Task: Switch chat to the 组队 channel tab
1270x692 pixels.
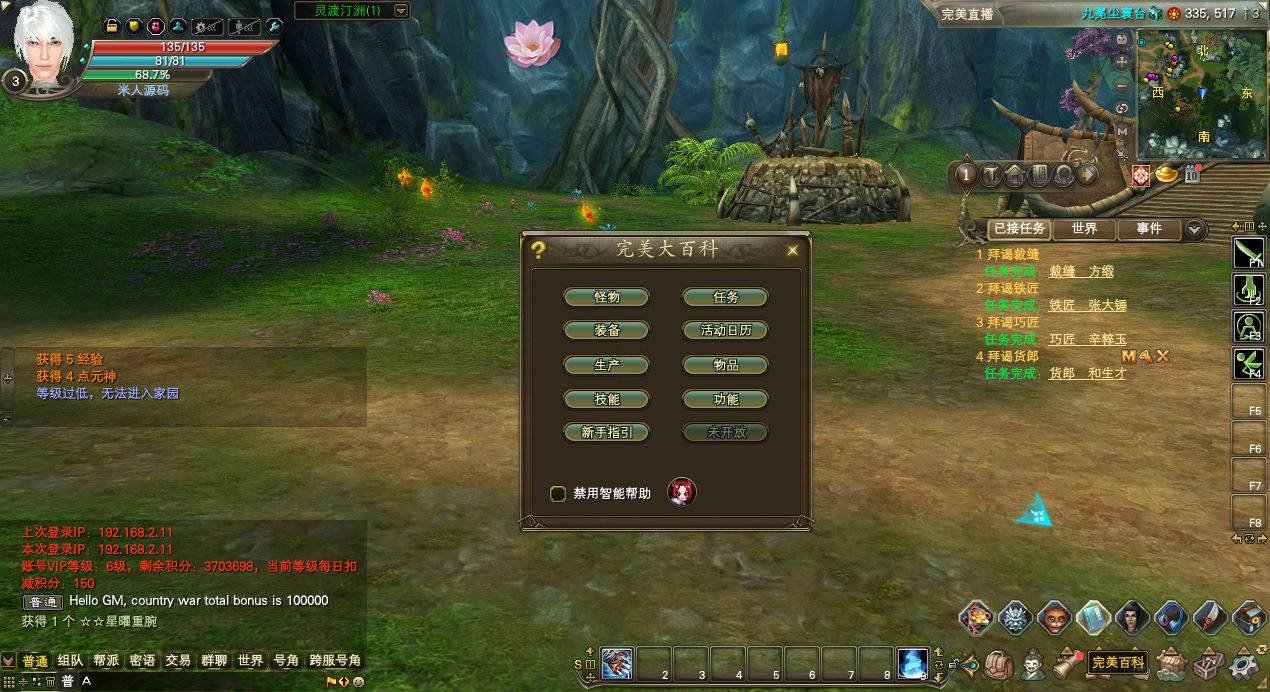Action: tap(70, 661)
